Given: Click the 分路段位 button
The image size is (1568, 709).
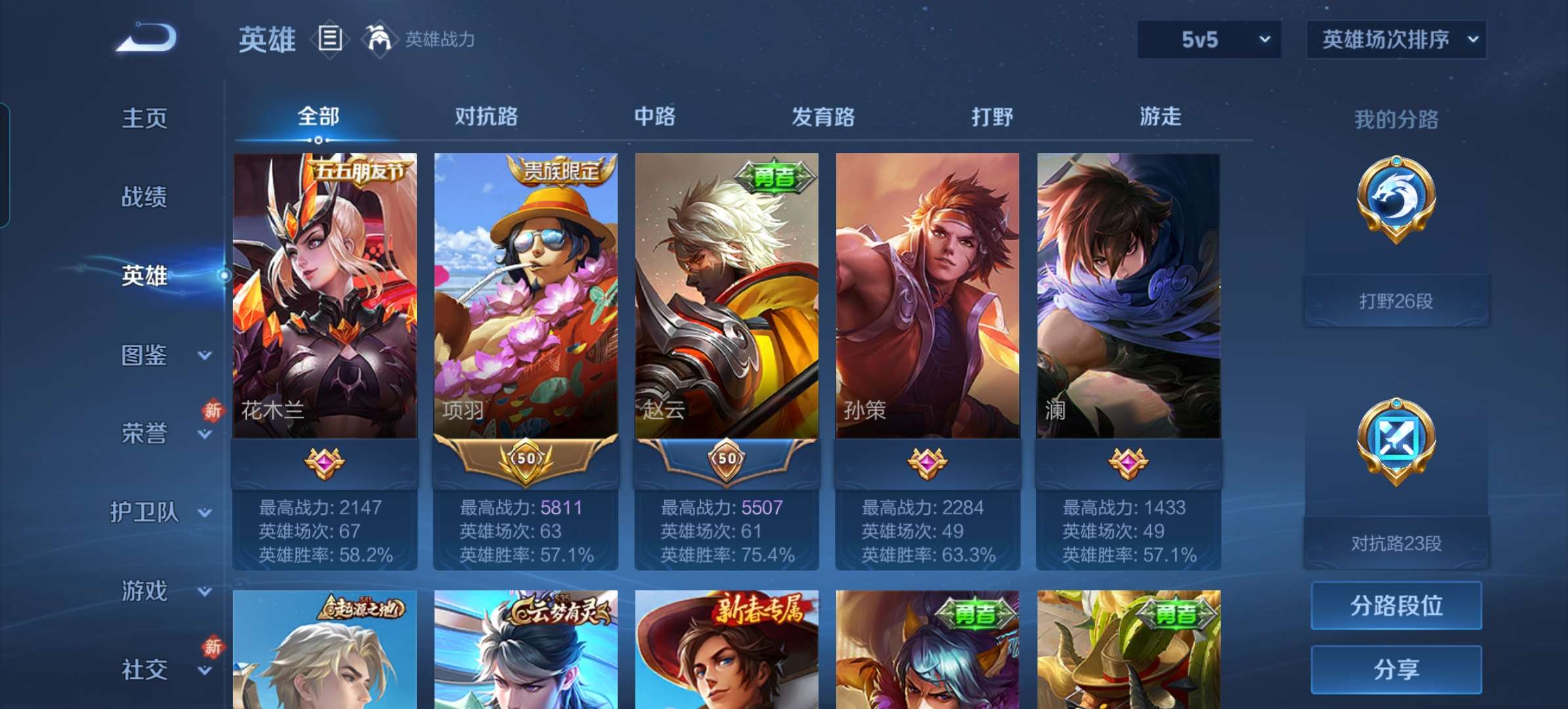Looking at the screenshot, I should pyautogui.click(x=1396, y=605).
